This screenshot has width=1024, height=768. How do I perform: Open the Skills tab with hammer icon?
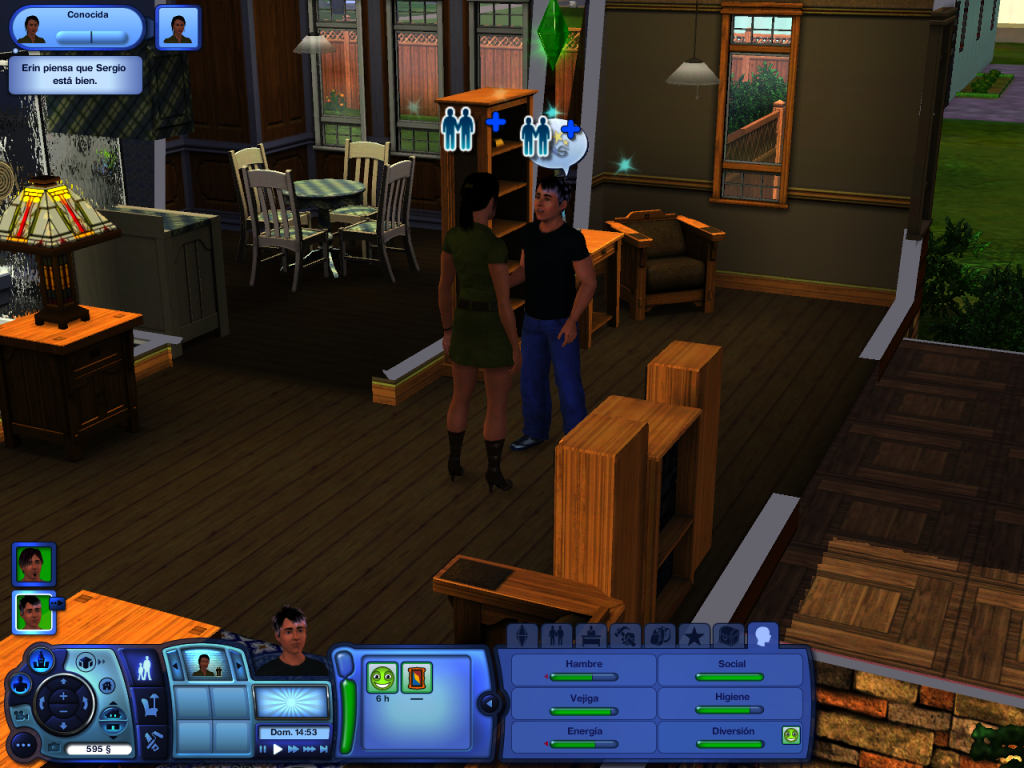pyautogui.click(x=626, y=636)
